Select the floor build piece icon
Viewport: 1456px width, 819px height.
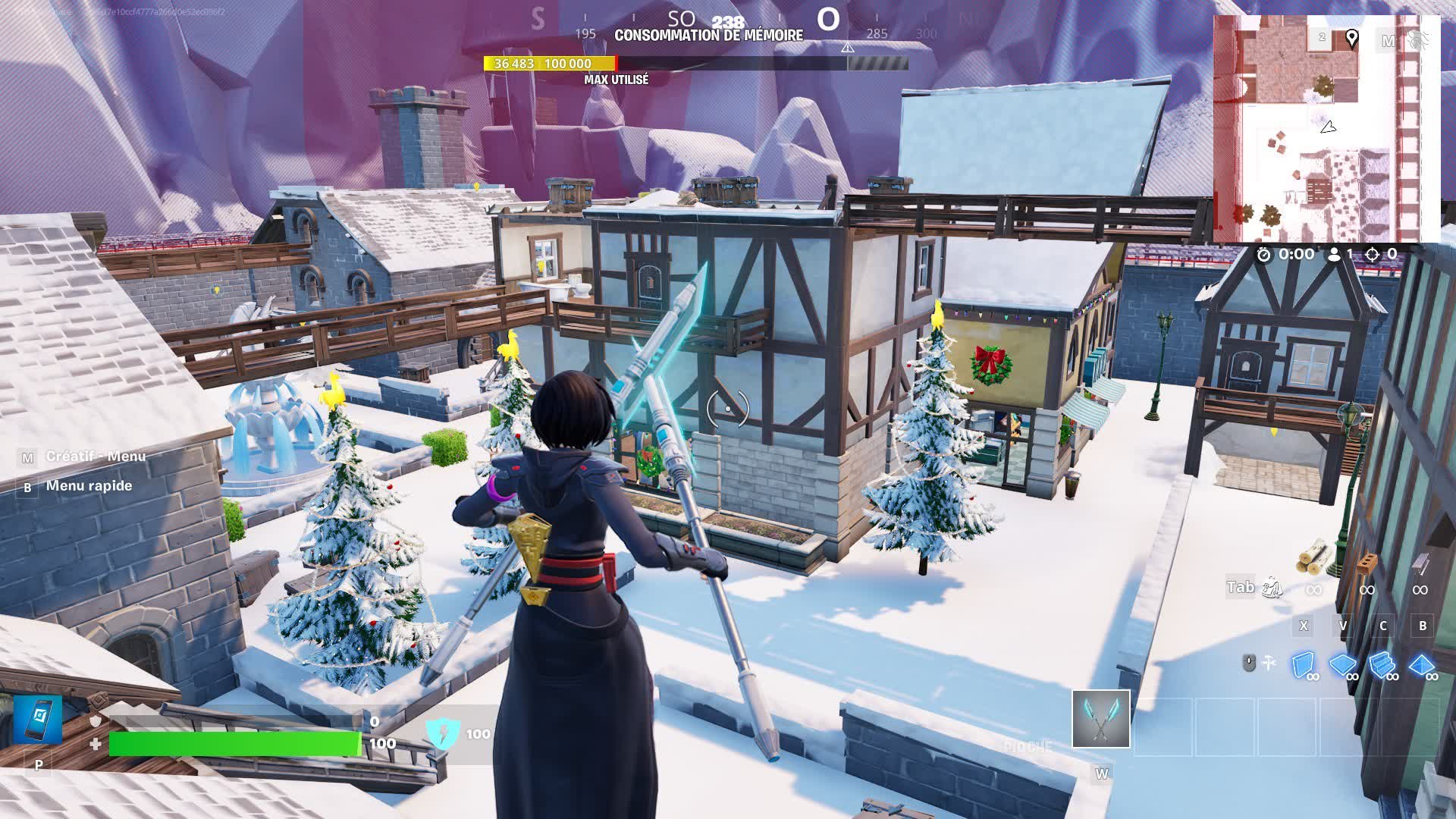[x=1342, y=664]
